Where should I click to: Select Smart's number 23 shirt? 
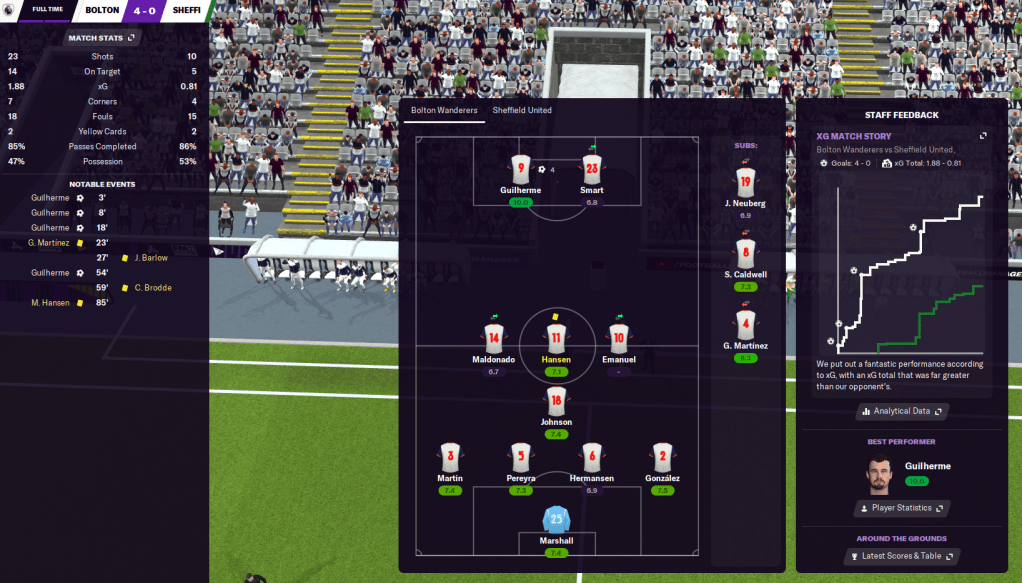pos(592,171)
